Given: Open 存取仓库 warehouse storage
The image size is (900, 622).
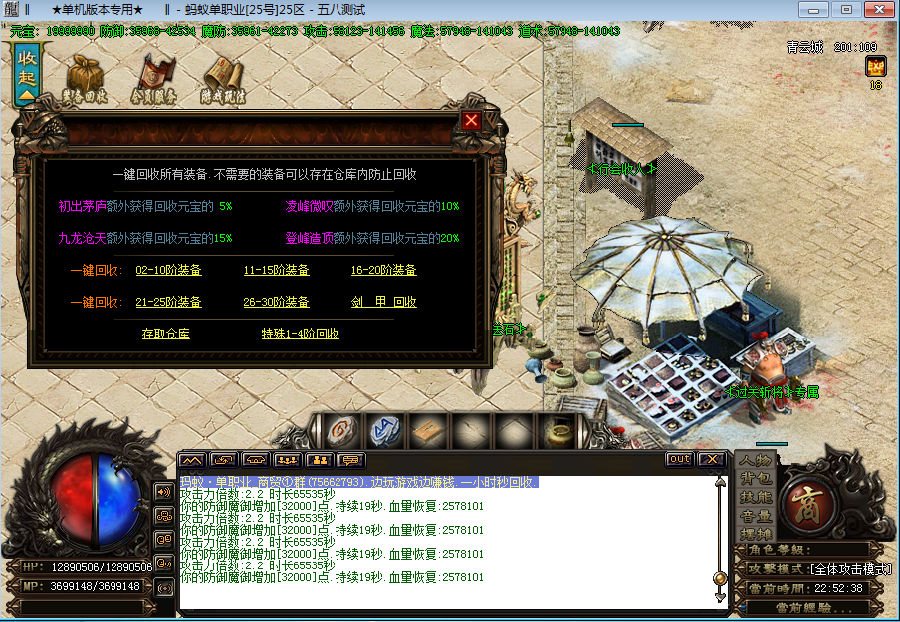Looking at the screenshot, I should 165,334.
